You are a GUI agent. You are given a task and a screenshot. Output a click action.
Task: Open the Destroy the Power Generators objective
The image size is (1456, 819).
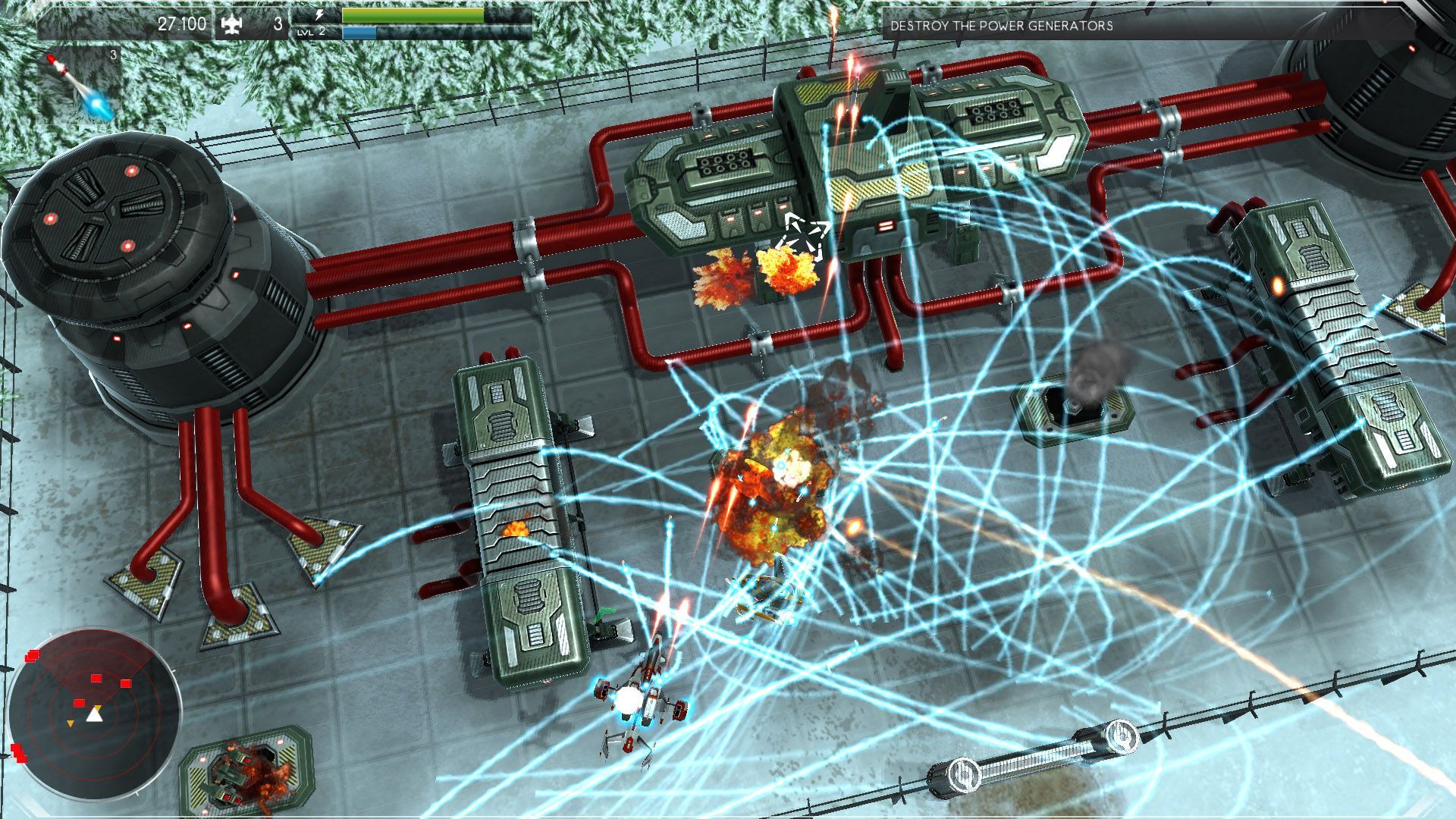tap(1001, 26)
